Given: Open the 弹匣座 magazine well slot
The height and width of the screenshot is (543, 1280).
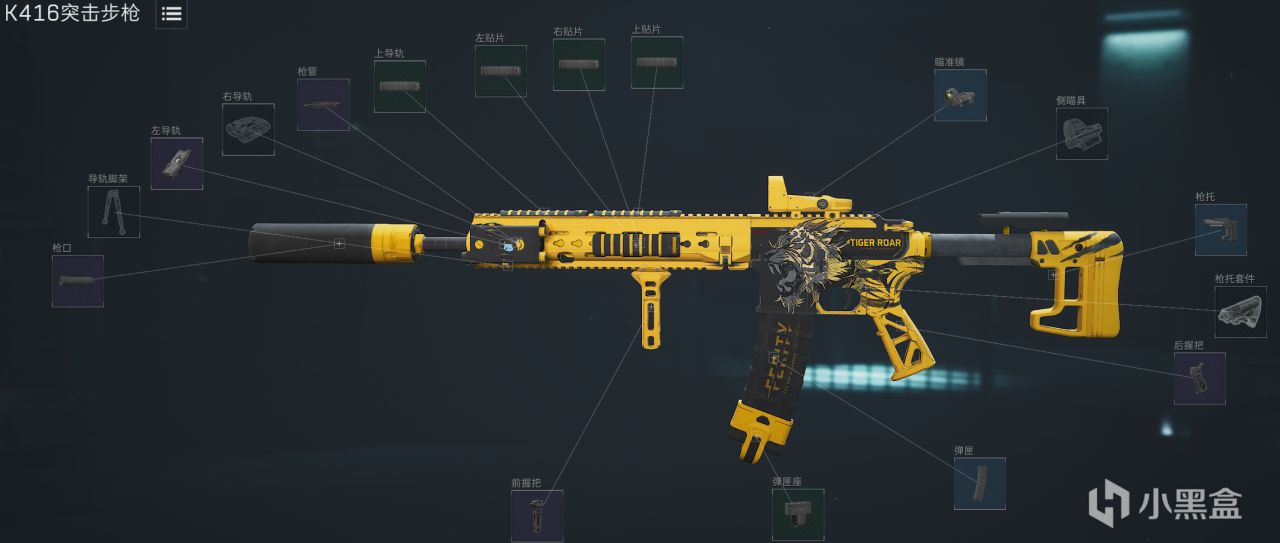Looking at the screenshot, I should point(798,514).
